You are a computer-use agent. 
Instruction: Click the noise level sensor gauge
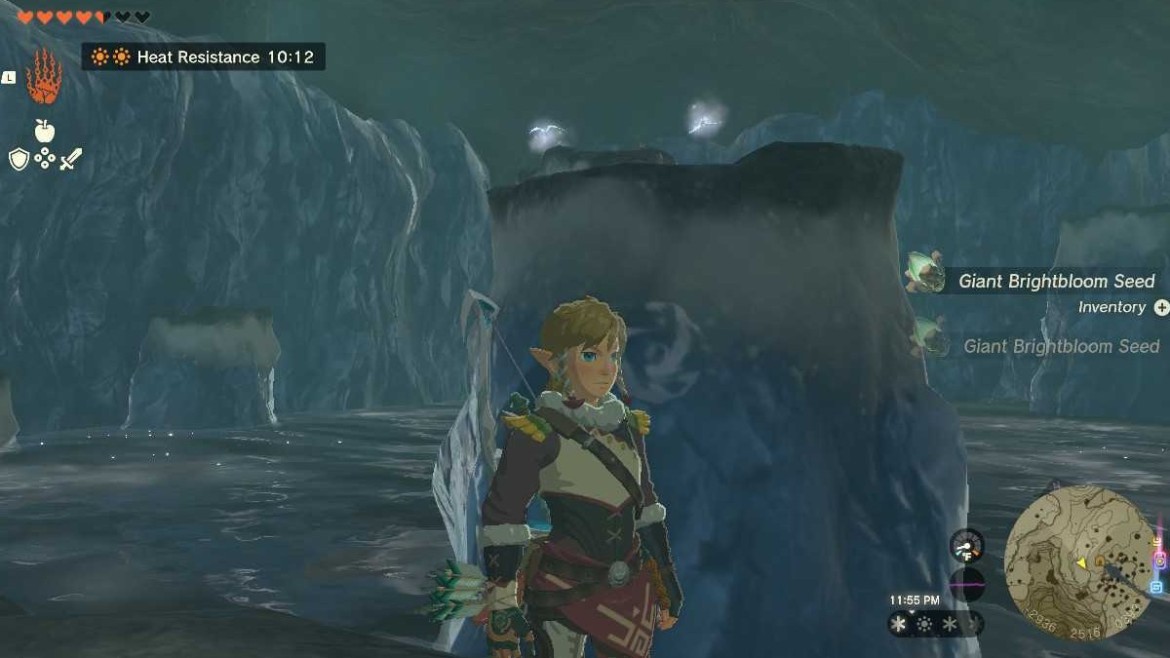[x=967, y=583]
